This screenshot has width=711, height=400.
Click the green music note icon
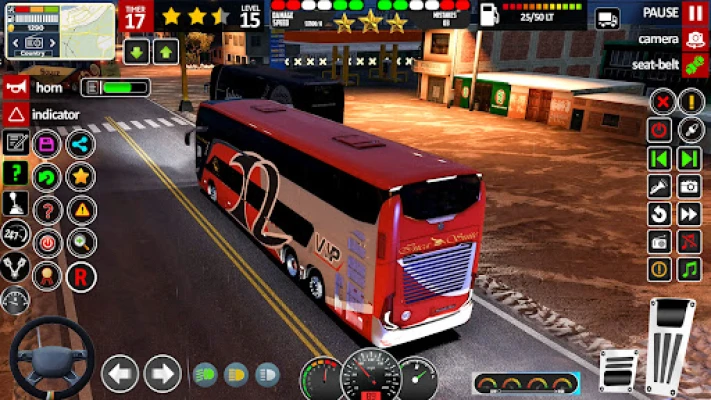point(690,269)
